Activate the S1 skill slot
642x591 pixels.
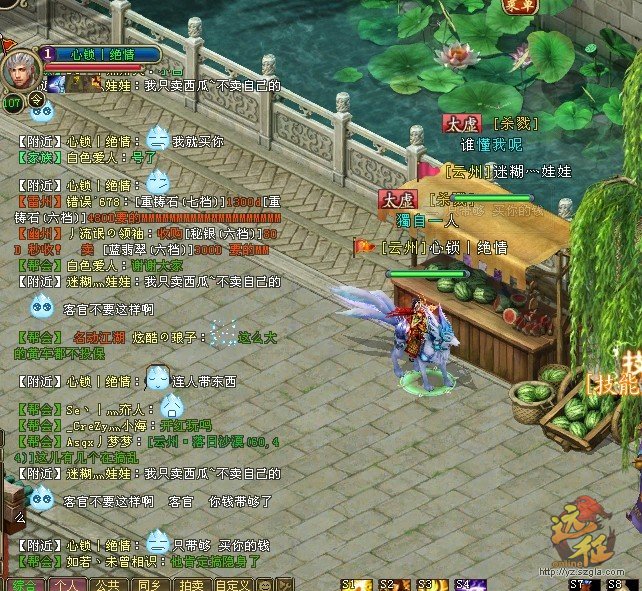pos(356,584)
